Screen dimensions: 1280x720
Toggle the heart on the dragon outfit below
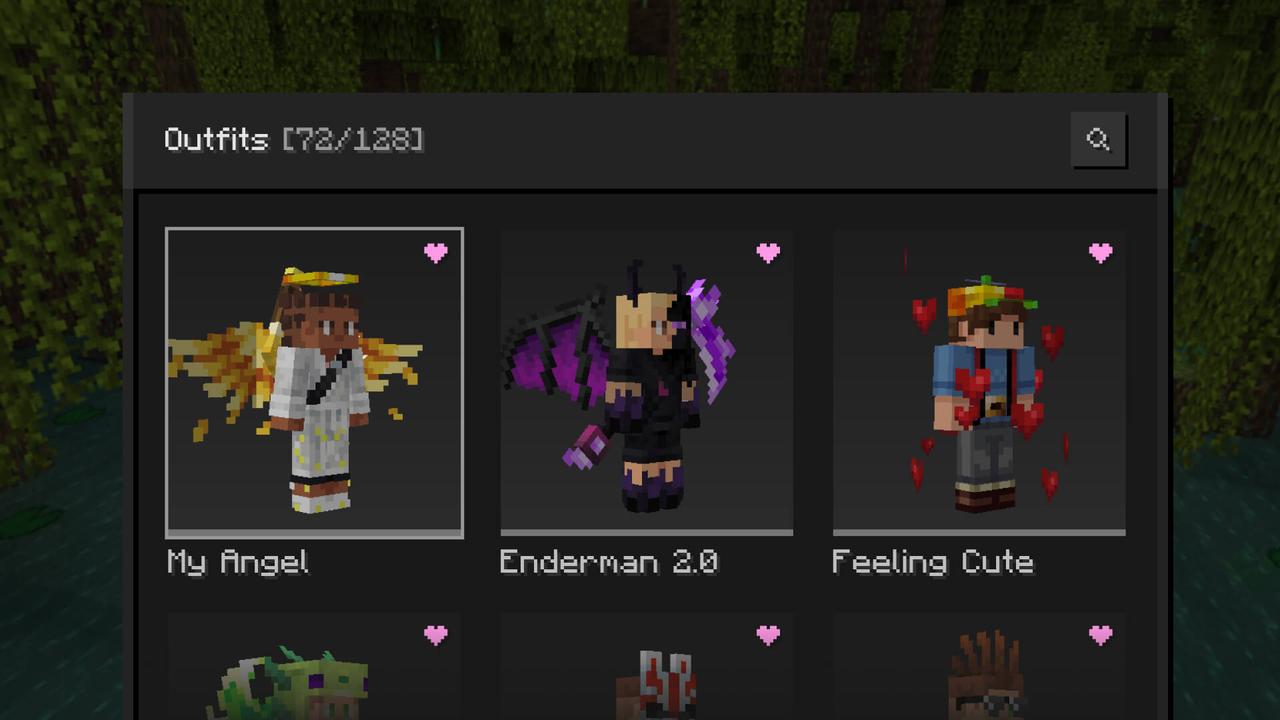pos(436,636)
